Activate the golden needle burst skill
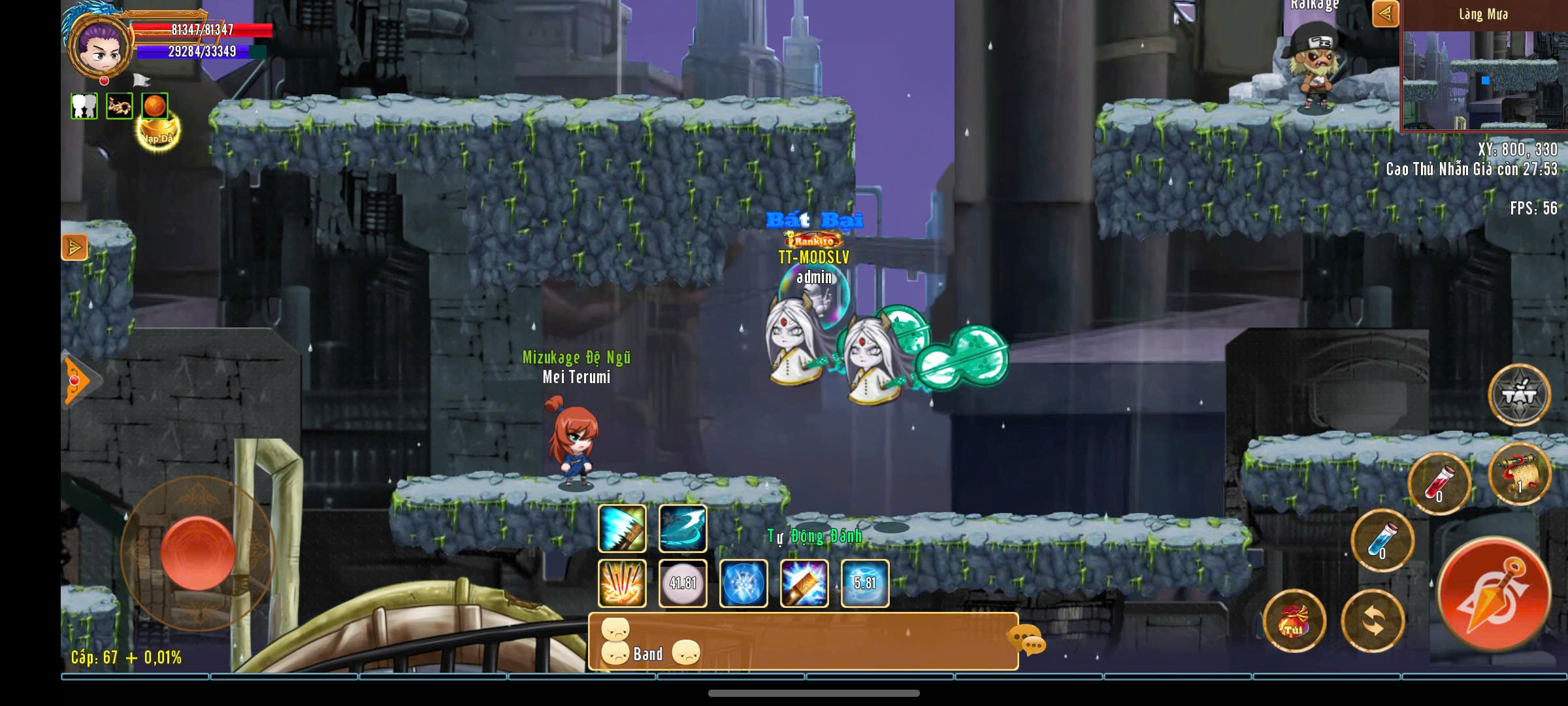The image size is (1568, 706). [622, 583]
